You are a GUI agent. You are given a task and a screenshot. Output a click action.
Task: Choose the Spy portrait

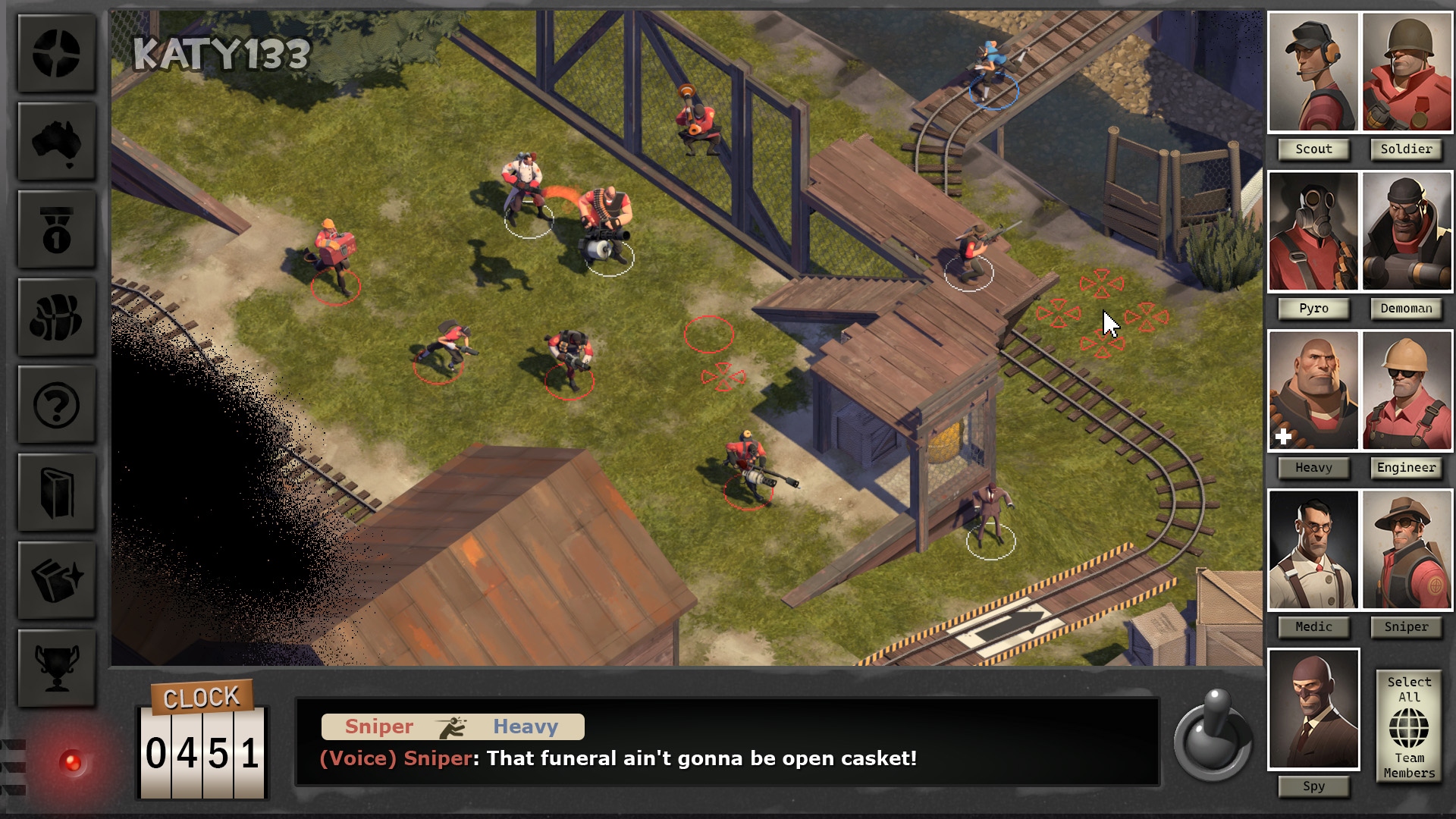(1313, 709)
